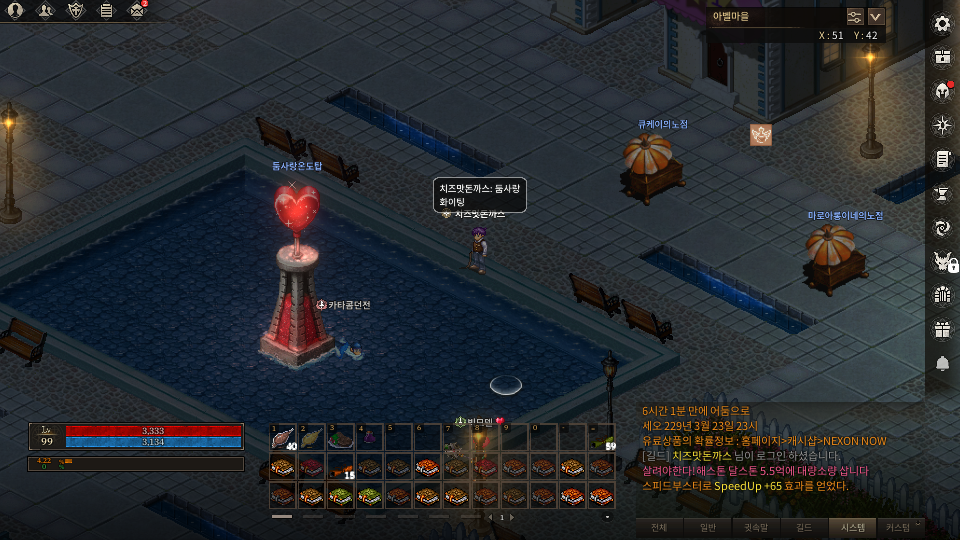Viewport: 960px width, 540px height.
Task: Click the swirl portal icon
Action: (x=941, y=227)
